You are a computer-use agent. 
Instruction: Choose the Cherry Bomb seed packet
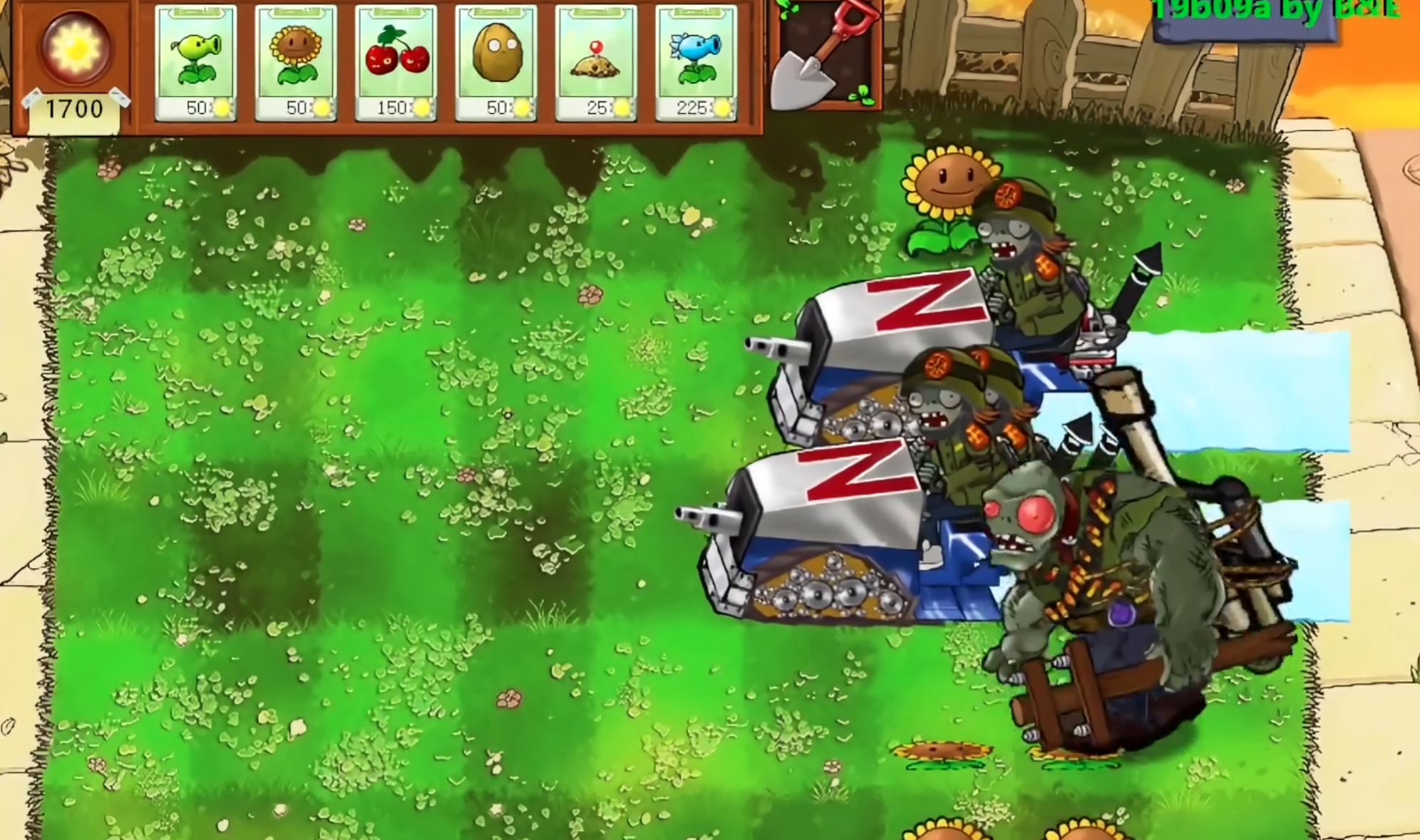click(396, 63)
